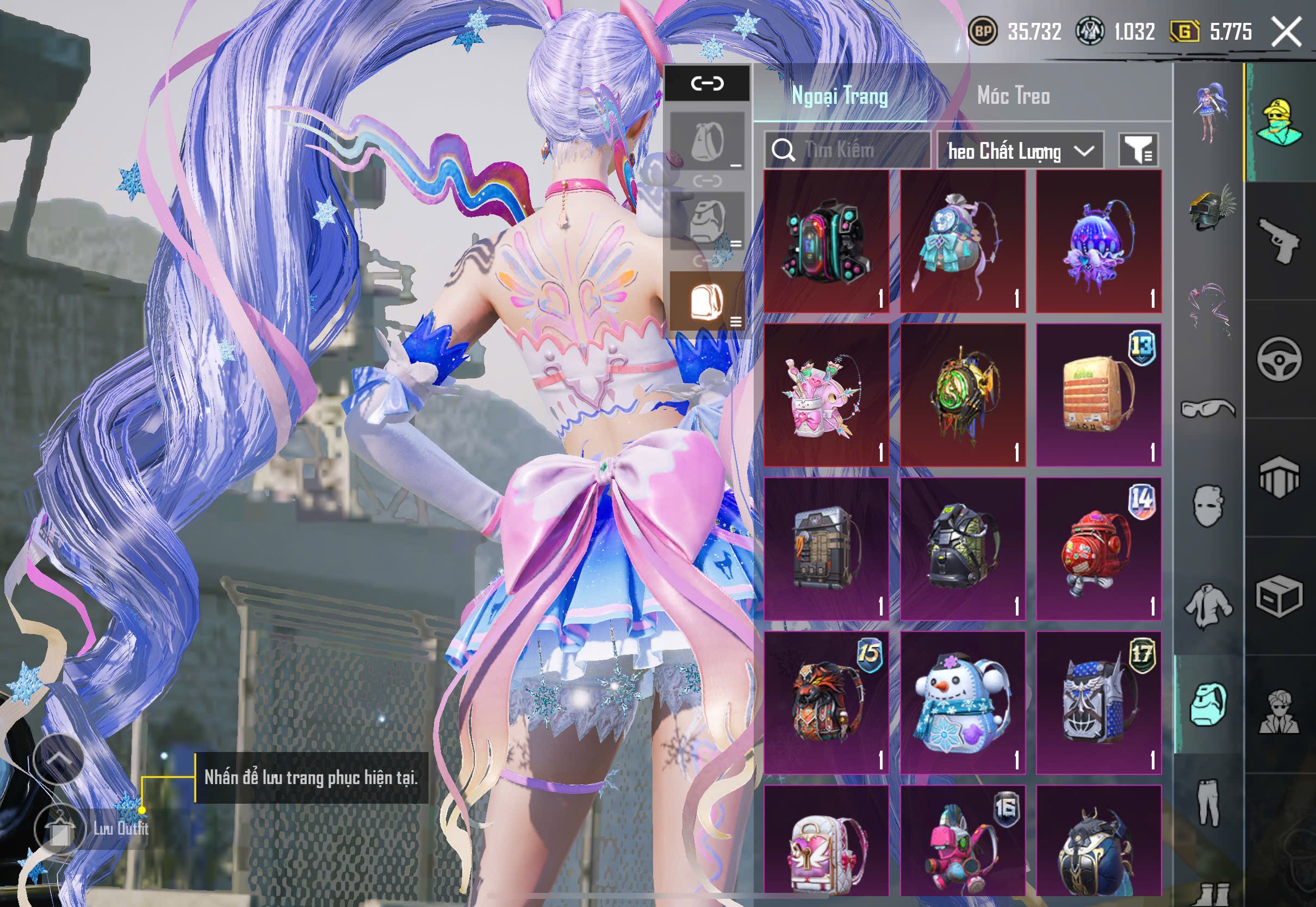Select the highlighted level three backpack slot

tap(707, 301)
